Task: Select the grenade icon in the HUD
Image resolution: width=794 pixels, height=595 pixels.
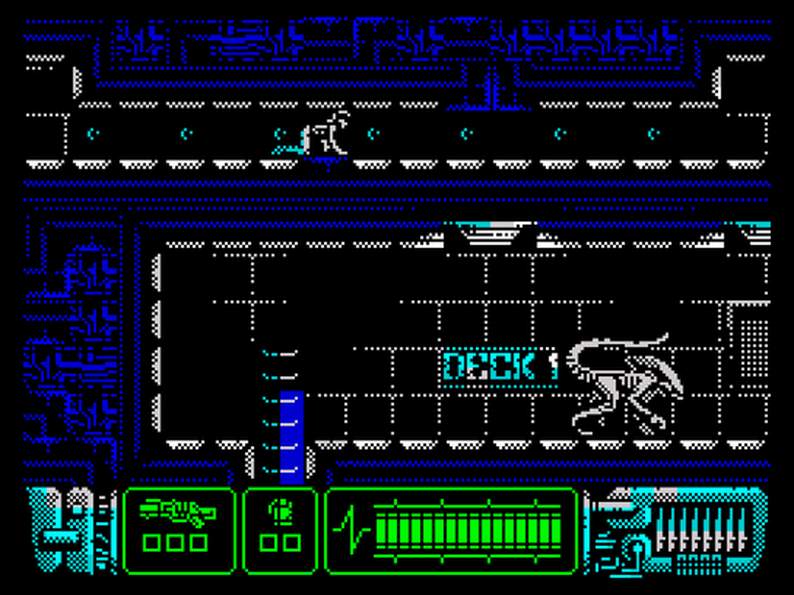Action: tap(278, 512)
